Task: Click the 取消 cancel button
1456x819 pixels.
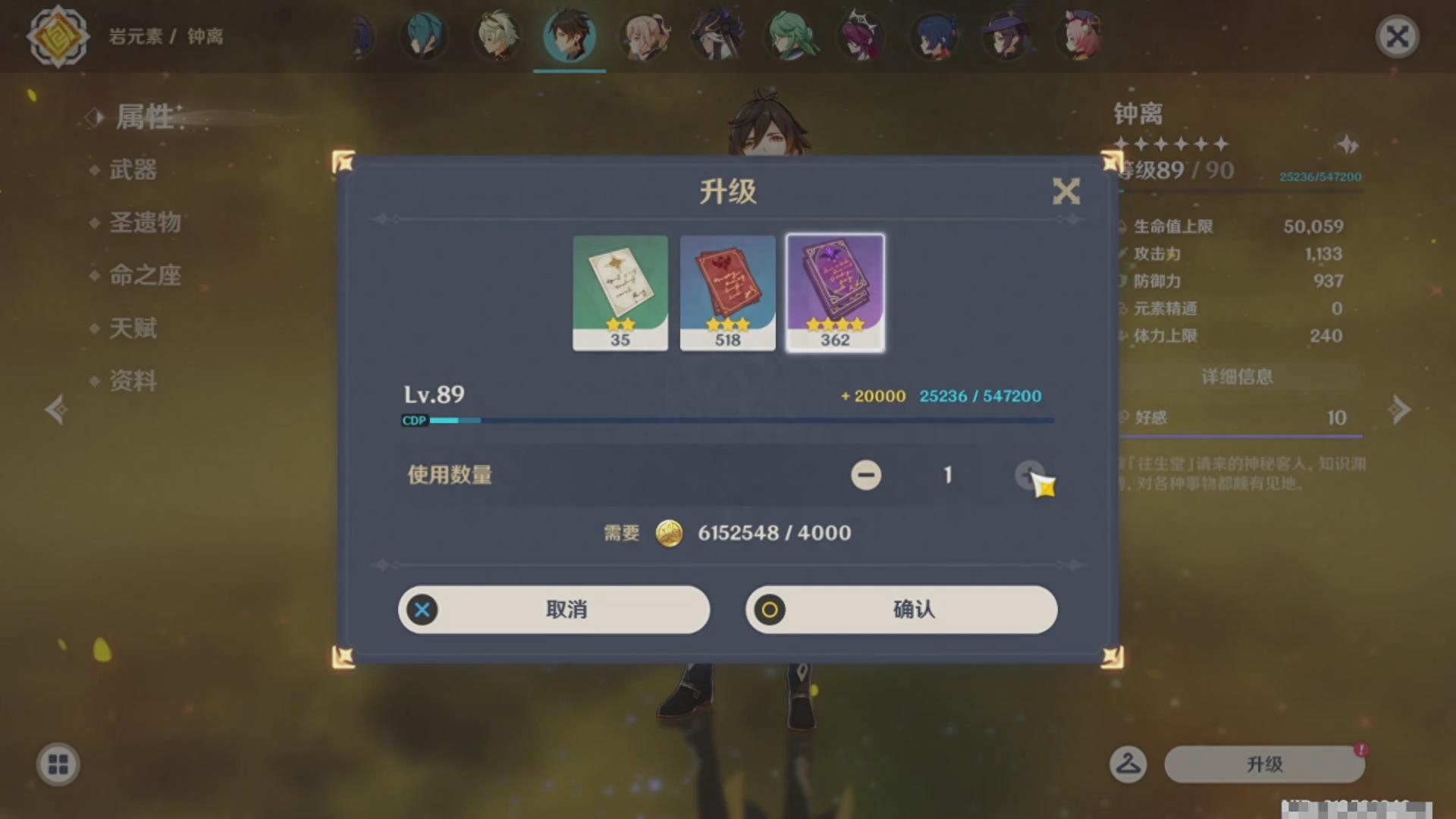Action: pos(554,610)
